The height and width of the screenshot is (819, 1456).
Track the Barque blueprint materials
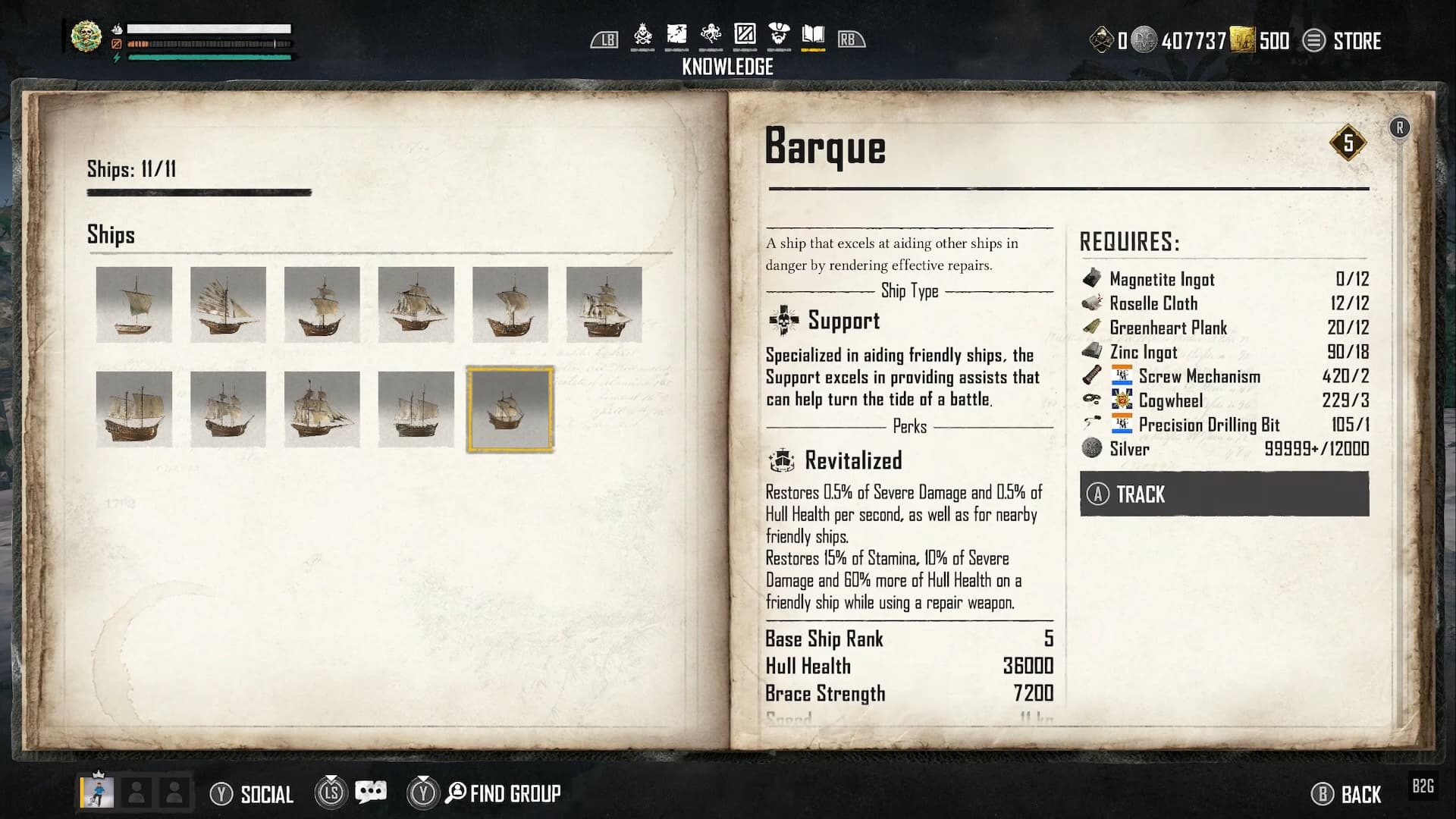1224,494
